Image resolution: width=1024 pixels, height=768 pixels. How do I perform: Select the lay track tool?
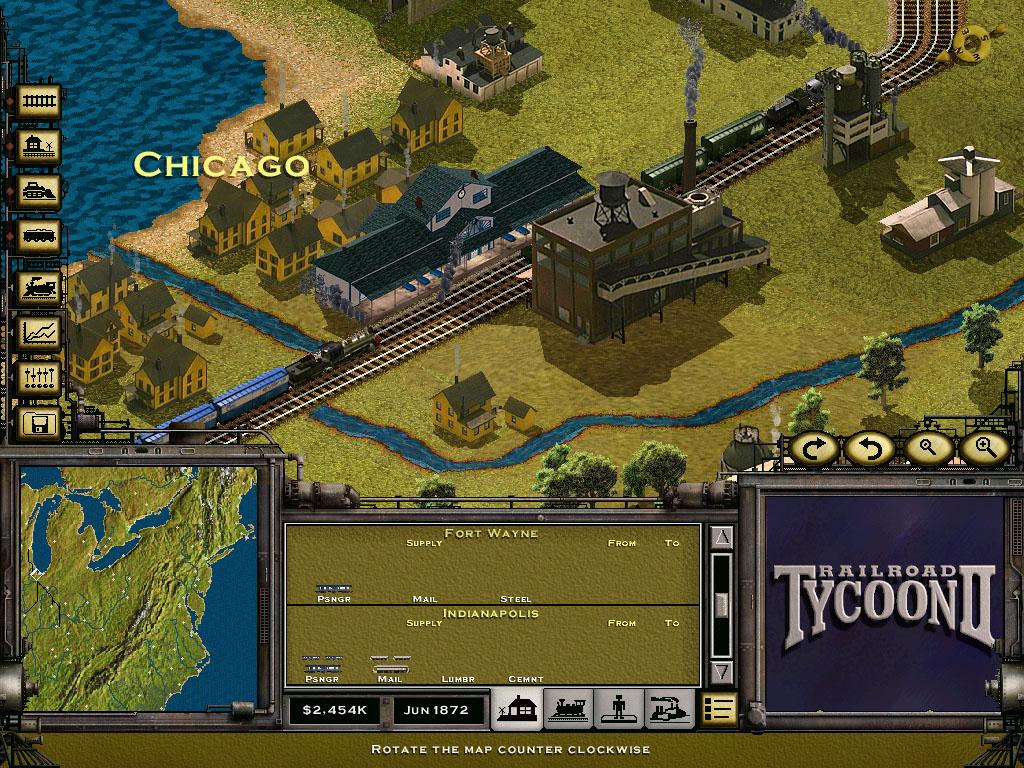[40, 102]
